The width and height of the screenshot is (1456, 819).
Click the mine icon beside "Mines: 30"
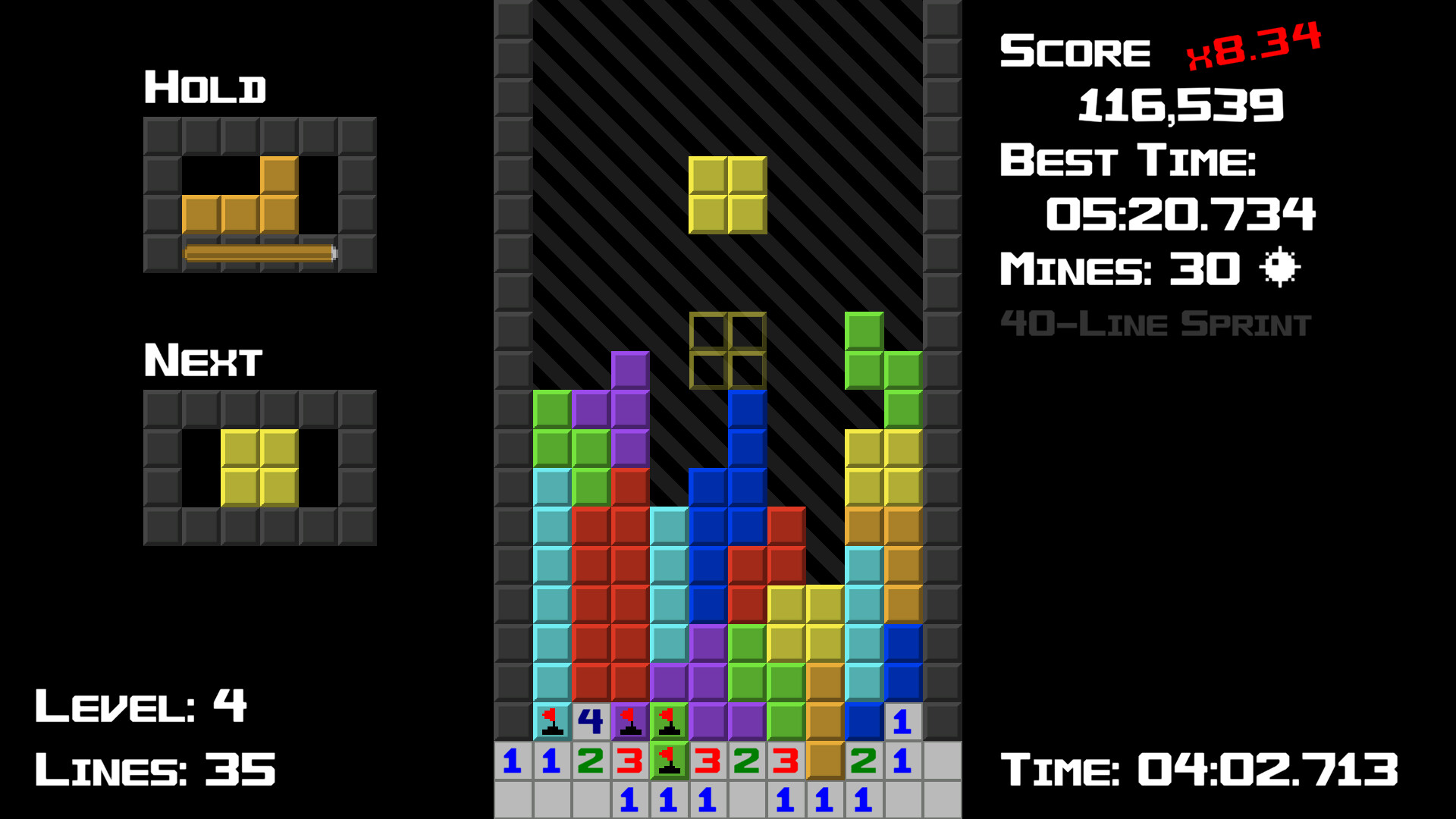(1279, 267)
